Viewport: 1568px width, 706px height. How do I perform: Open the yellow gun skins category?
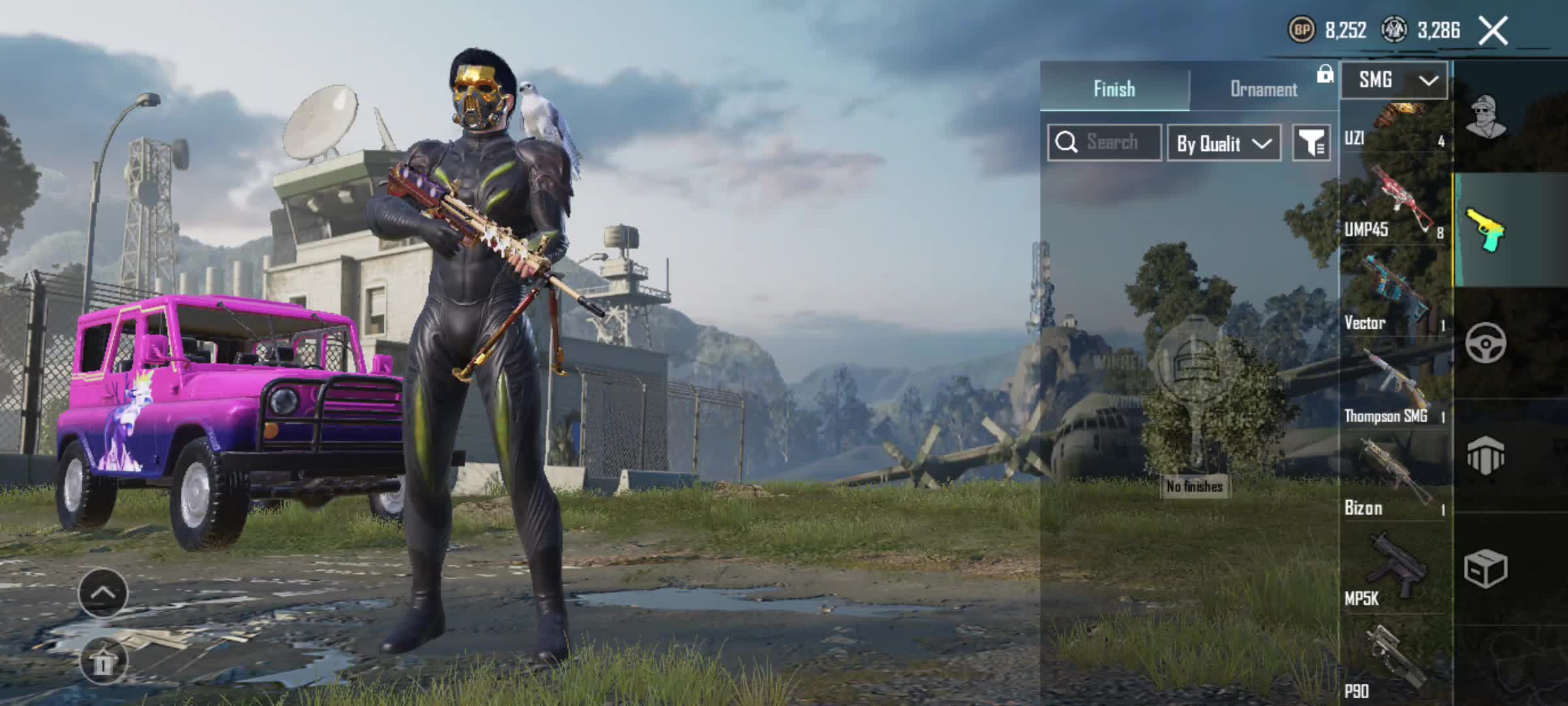tap(1486, 230)
